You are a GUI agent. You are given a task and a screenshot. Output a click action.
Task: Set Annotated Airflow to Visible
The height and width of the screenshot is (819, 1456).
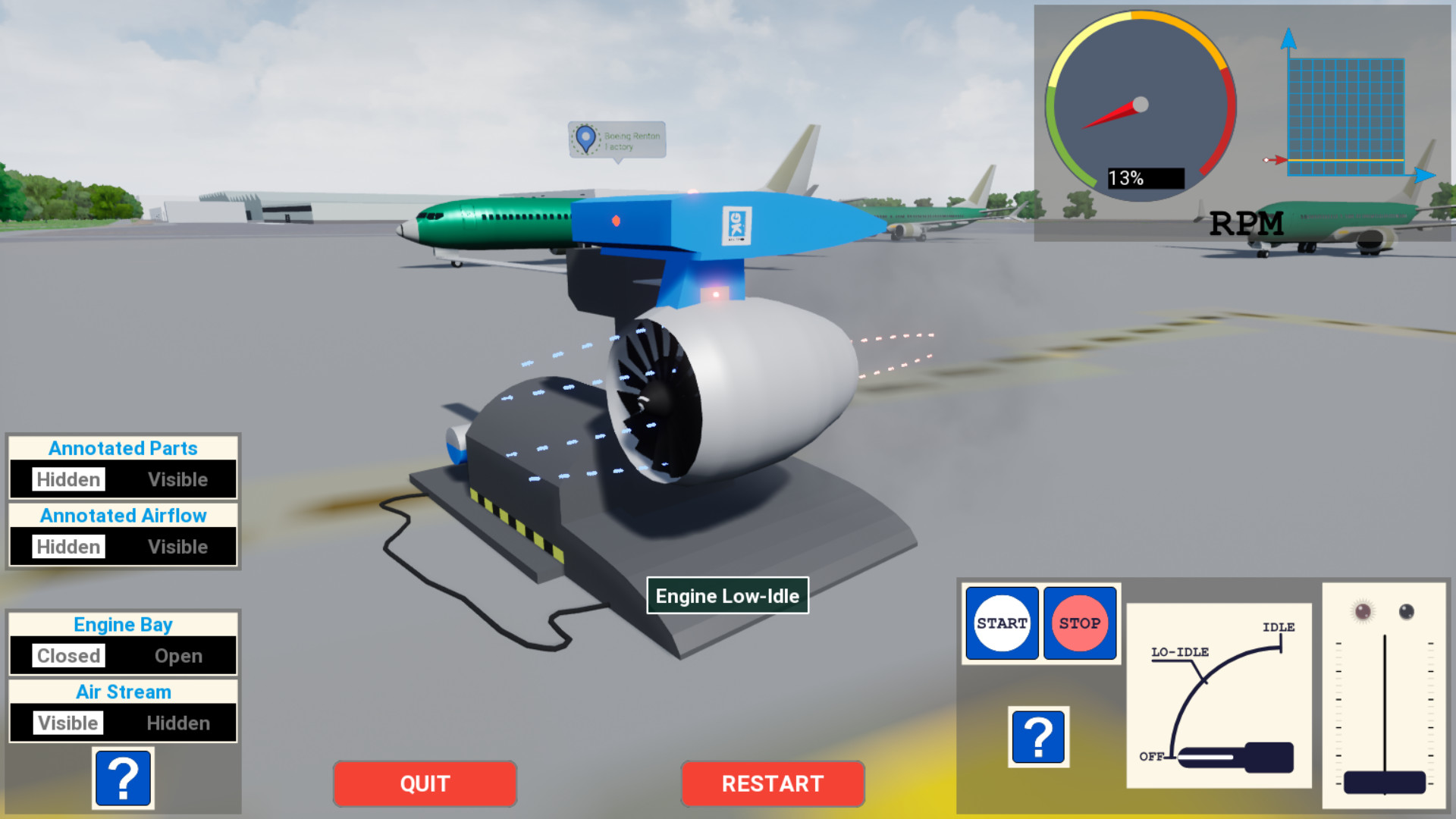(x=178, y=546)
